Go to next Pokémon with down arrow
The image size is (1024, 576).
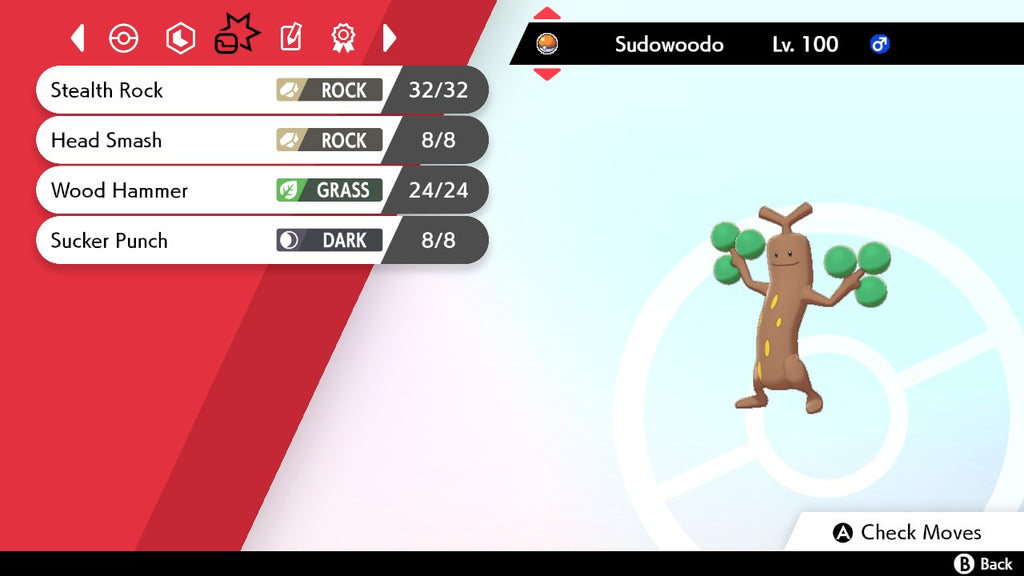(x=547, y=74)
